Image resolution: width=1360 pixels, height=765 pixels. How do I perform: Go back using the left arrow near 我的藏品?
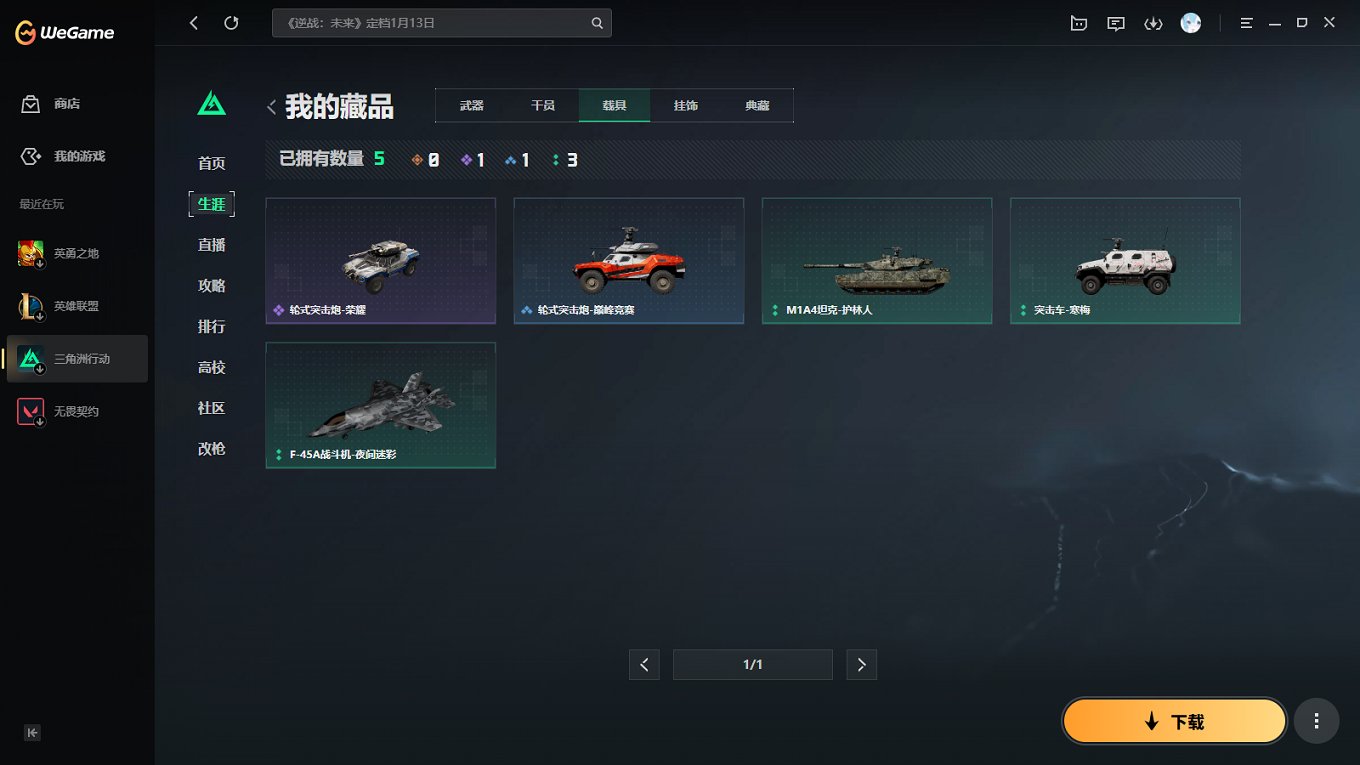(x=271, y=106)
